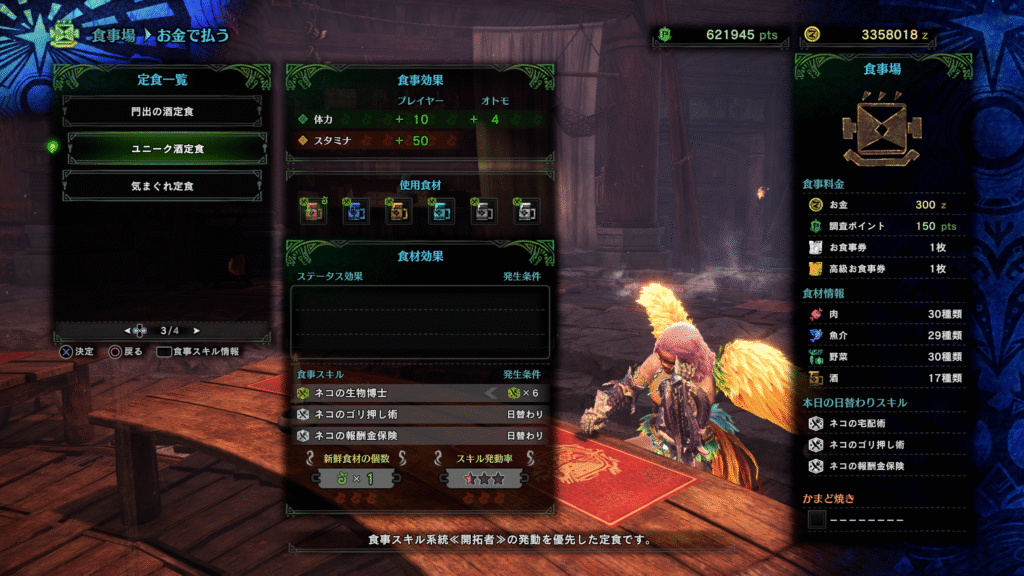Screen dimensions: 1024x576
Task: Choose the cyan drink ingredient icon
Action: pyautogui.click(x=440, y=210)
